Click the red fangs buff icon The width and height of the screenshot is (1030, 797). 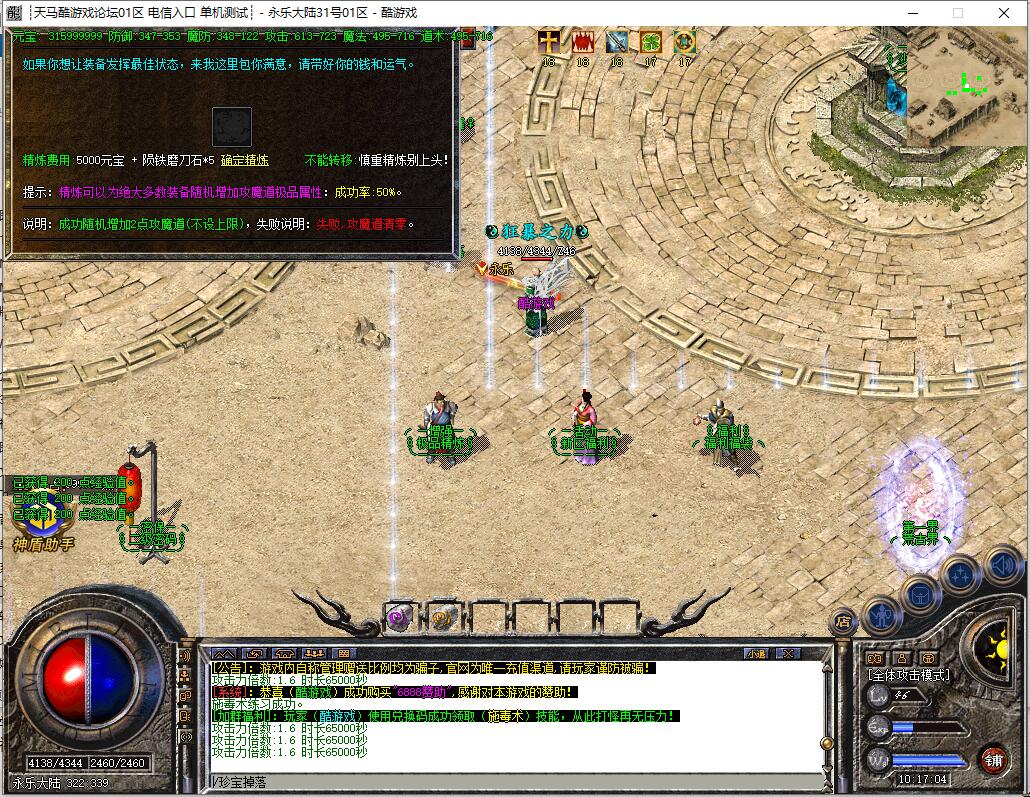[582, 42]
